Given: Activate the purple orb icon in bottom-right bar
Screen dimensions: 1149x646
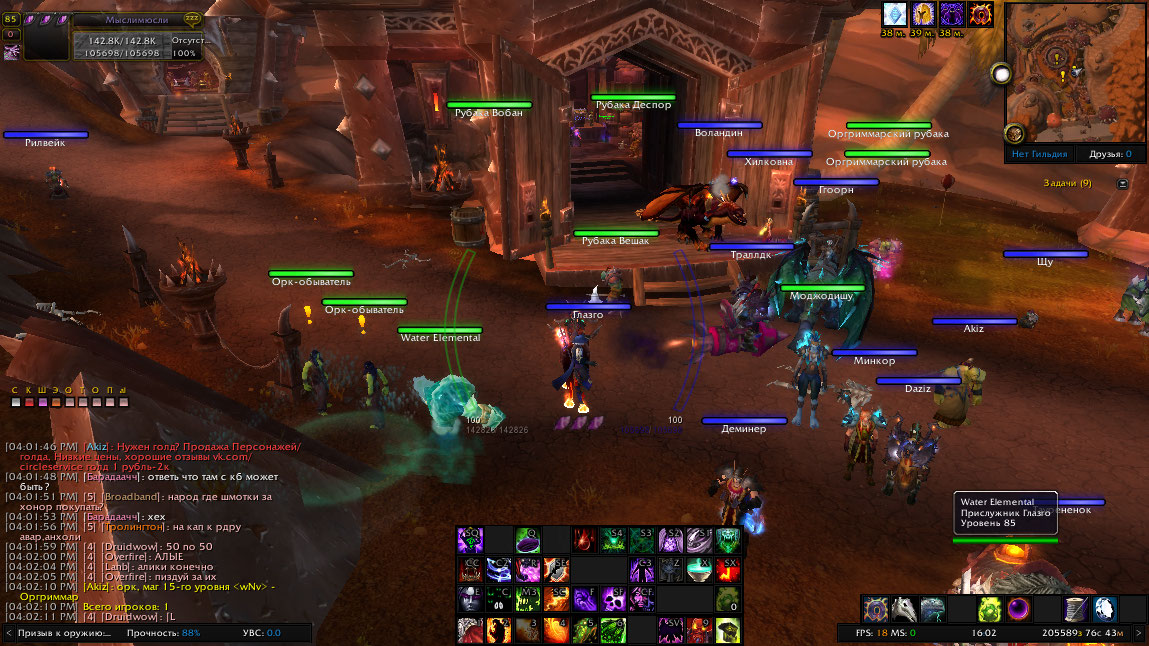Looking at the screenshot, I should point(1019,609).
